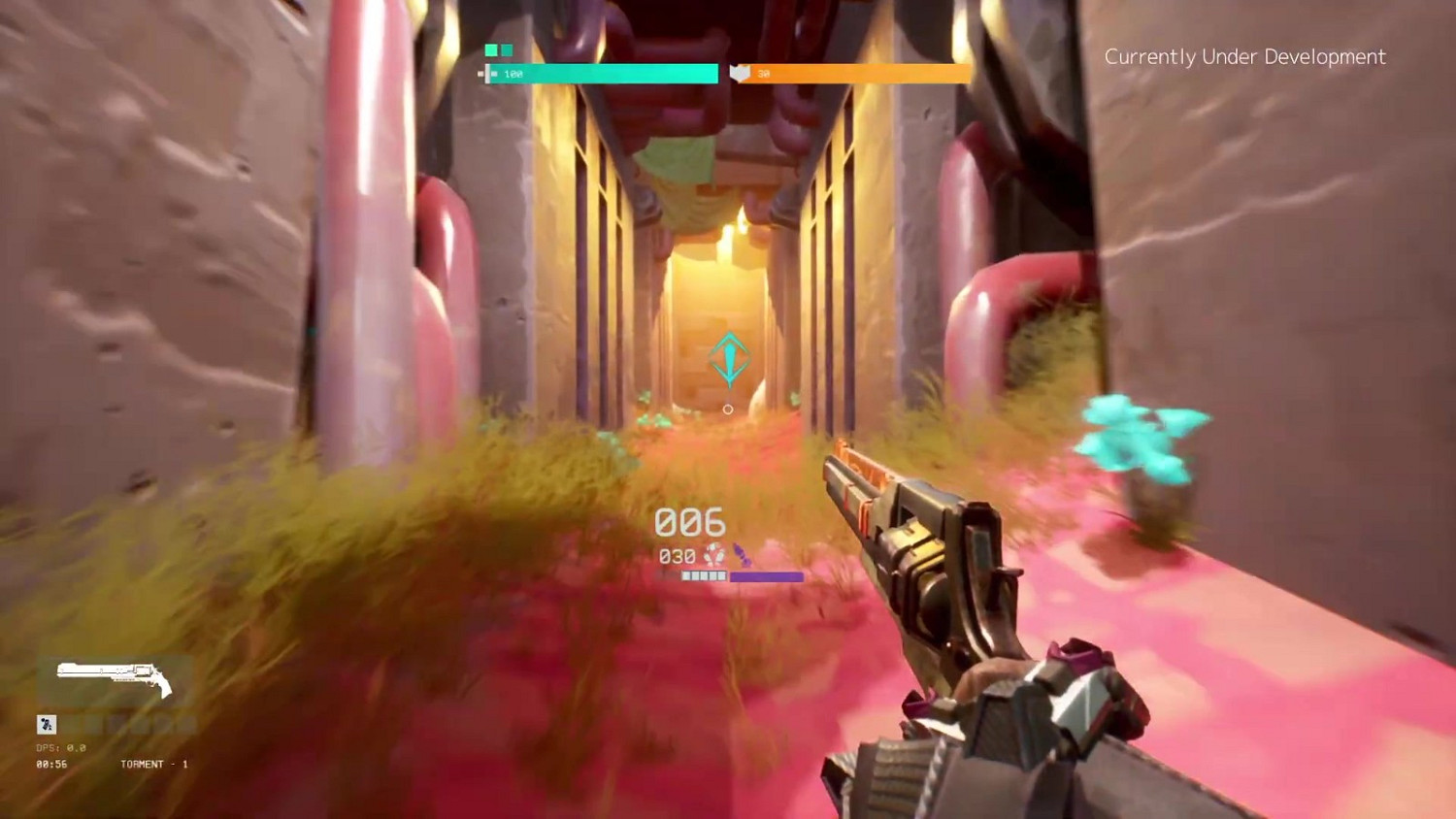The width and height of the screenshot is (1456, 819).
Task: Select the DPS: 0.0 status readout
Action: [x=61, y=748]
